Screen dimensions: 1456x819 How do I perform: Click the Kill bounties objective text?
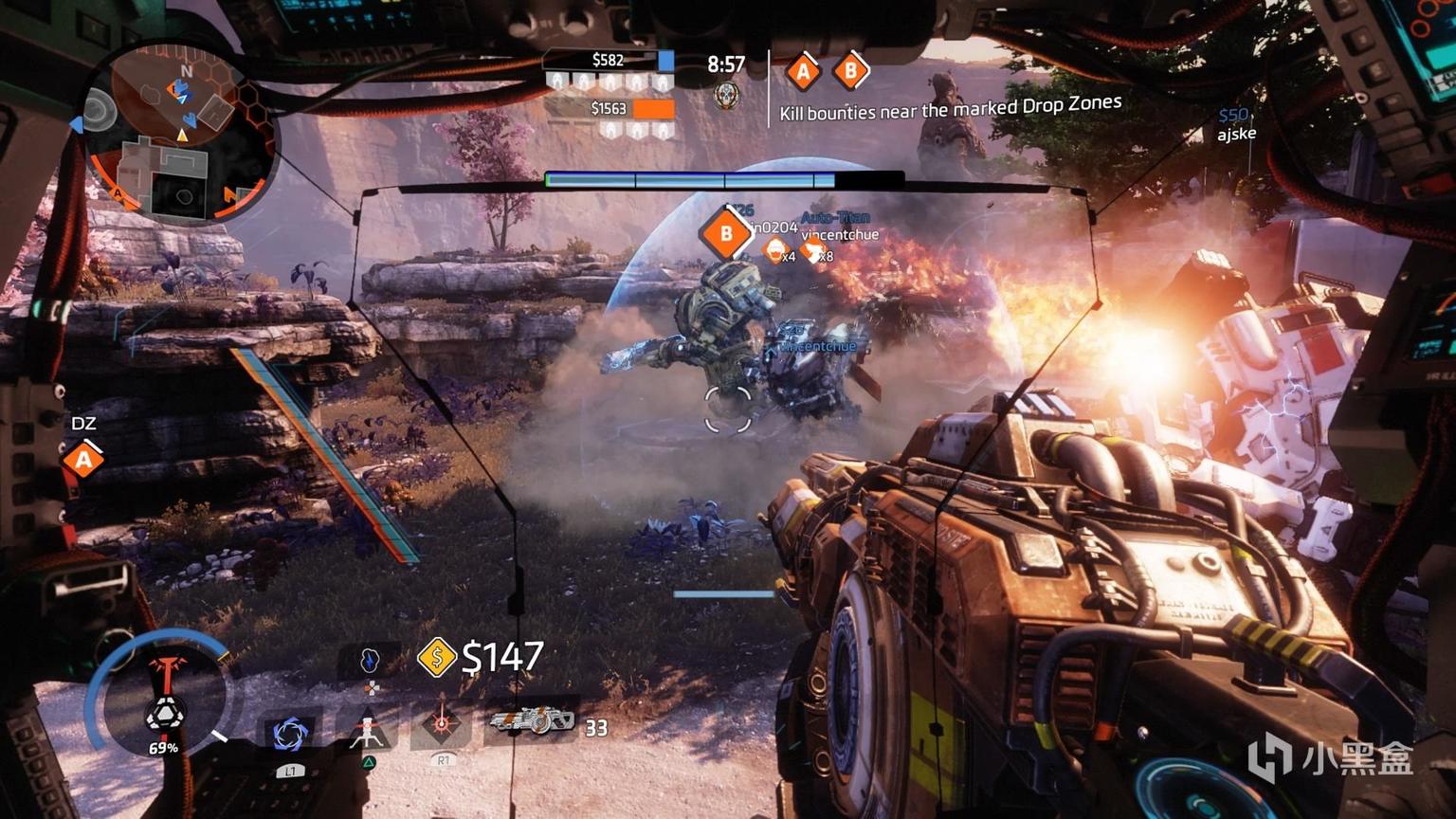click(x=950, y=108)
